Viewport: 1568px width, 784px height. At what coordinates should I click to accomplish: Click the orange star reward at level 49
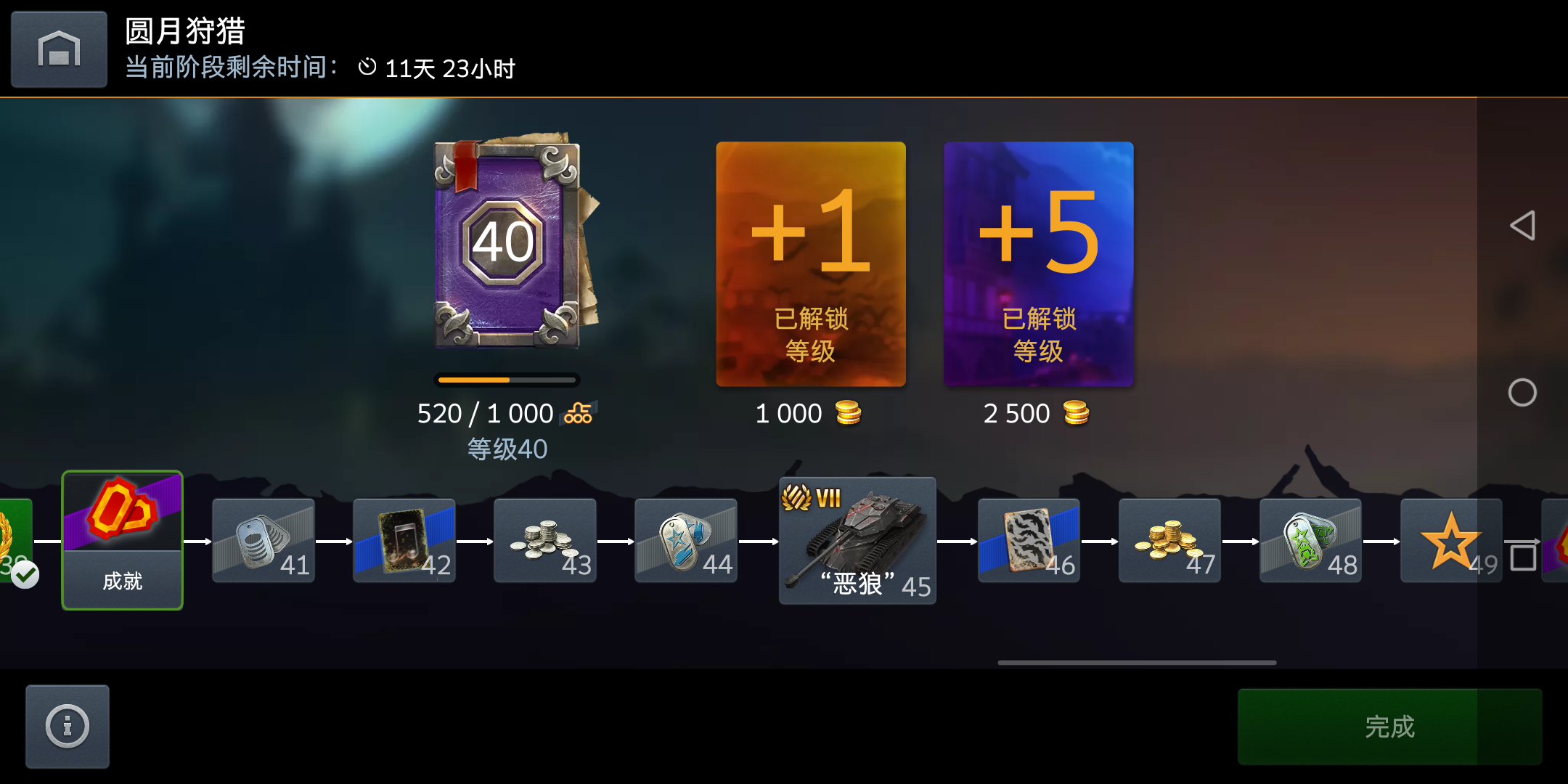coord(1451,541)
